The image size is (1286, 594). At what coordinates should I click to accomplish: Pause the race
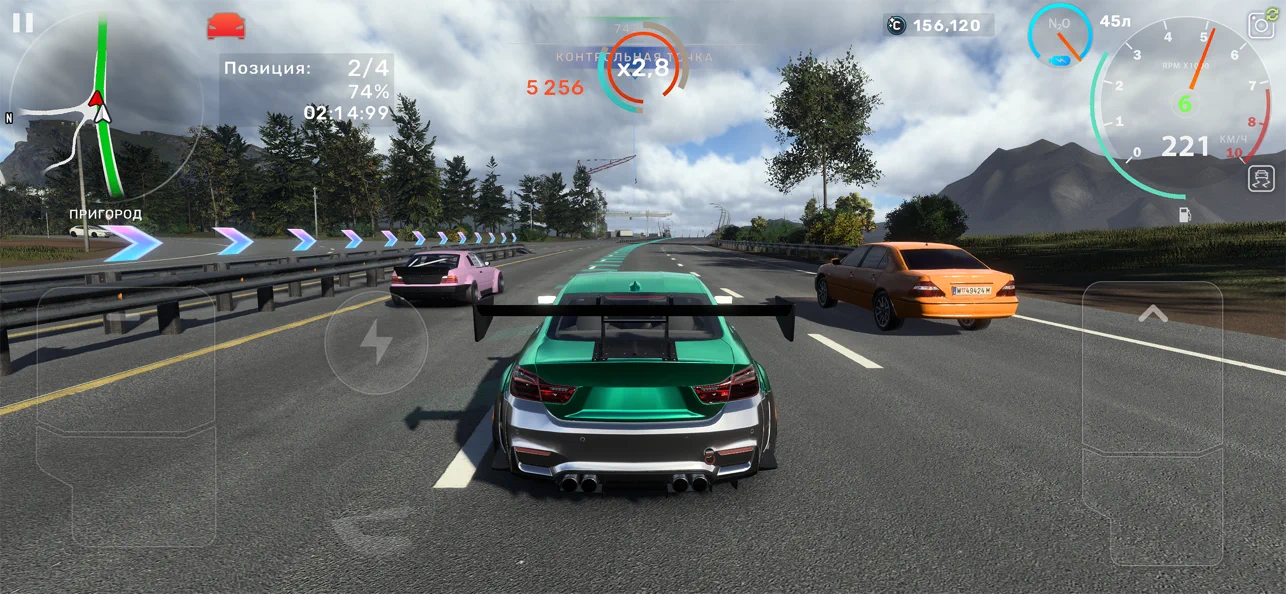[x=23, y=23]
